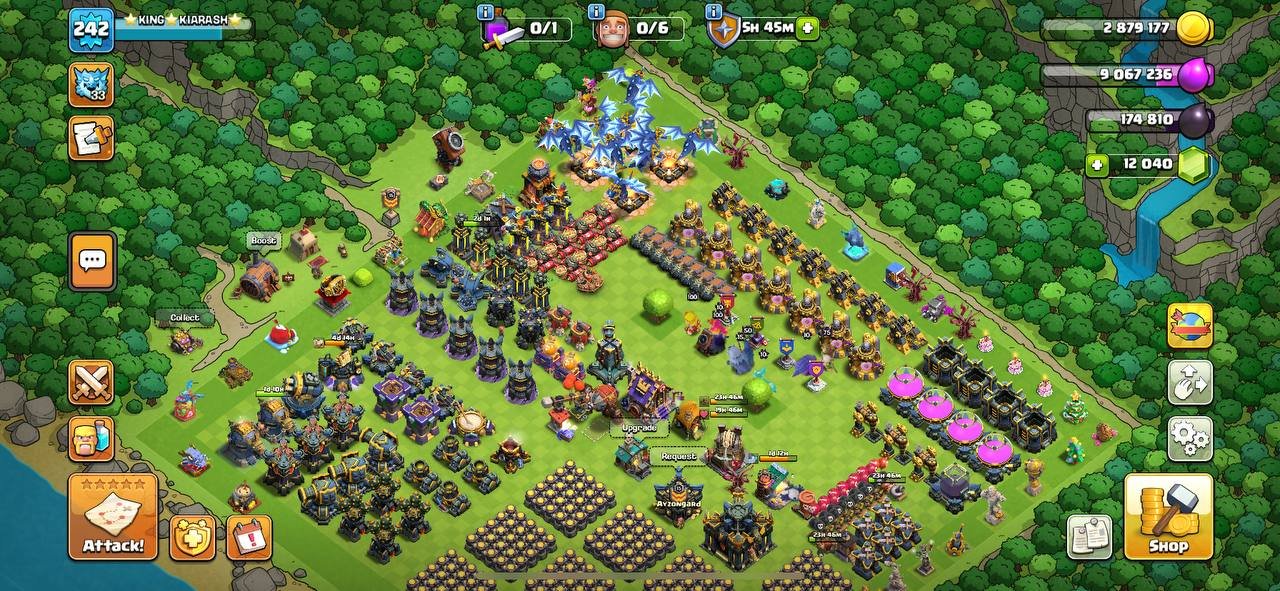
Task: Click the blue dragon clan badge icon
Action: pyautogui.click(x=91, y=84)
